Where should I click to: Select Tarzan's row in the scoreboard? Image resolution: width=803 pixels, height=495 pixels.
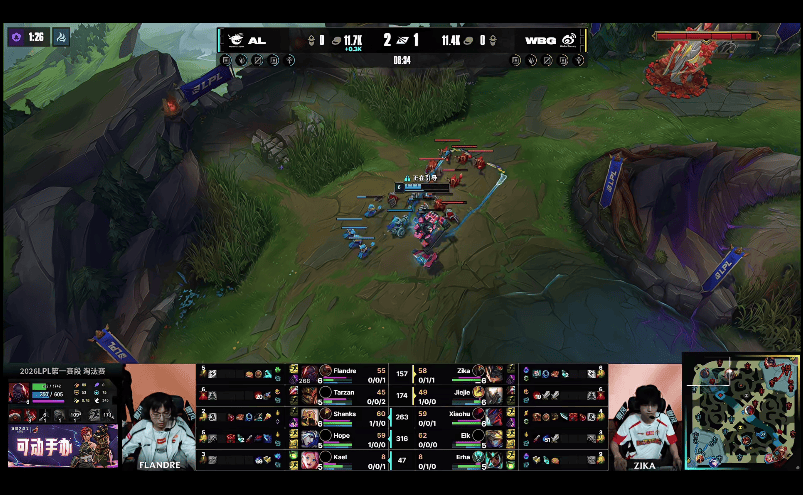point(340,394)
